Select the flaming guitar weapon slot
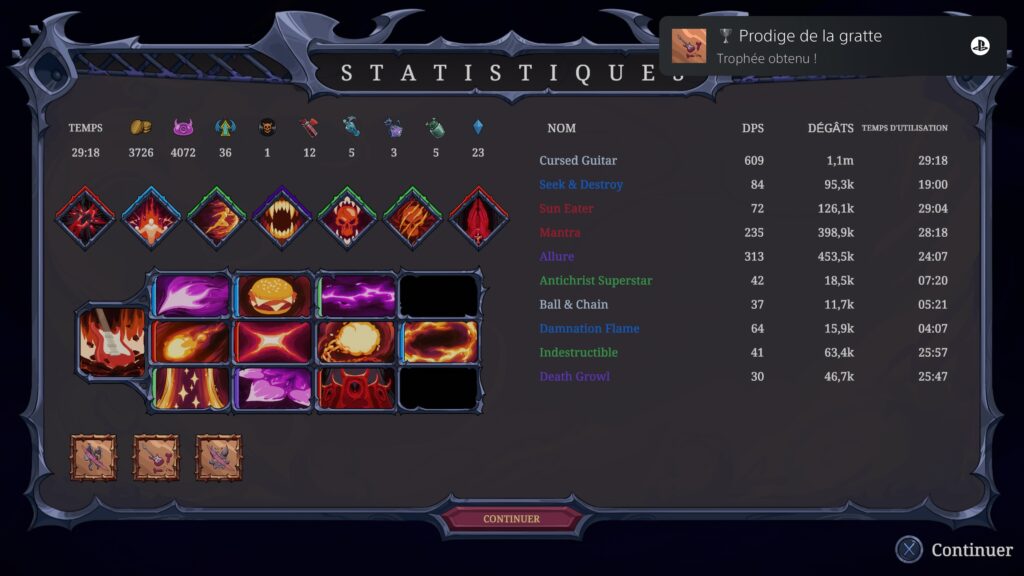 point(112,343)
